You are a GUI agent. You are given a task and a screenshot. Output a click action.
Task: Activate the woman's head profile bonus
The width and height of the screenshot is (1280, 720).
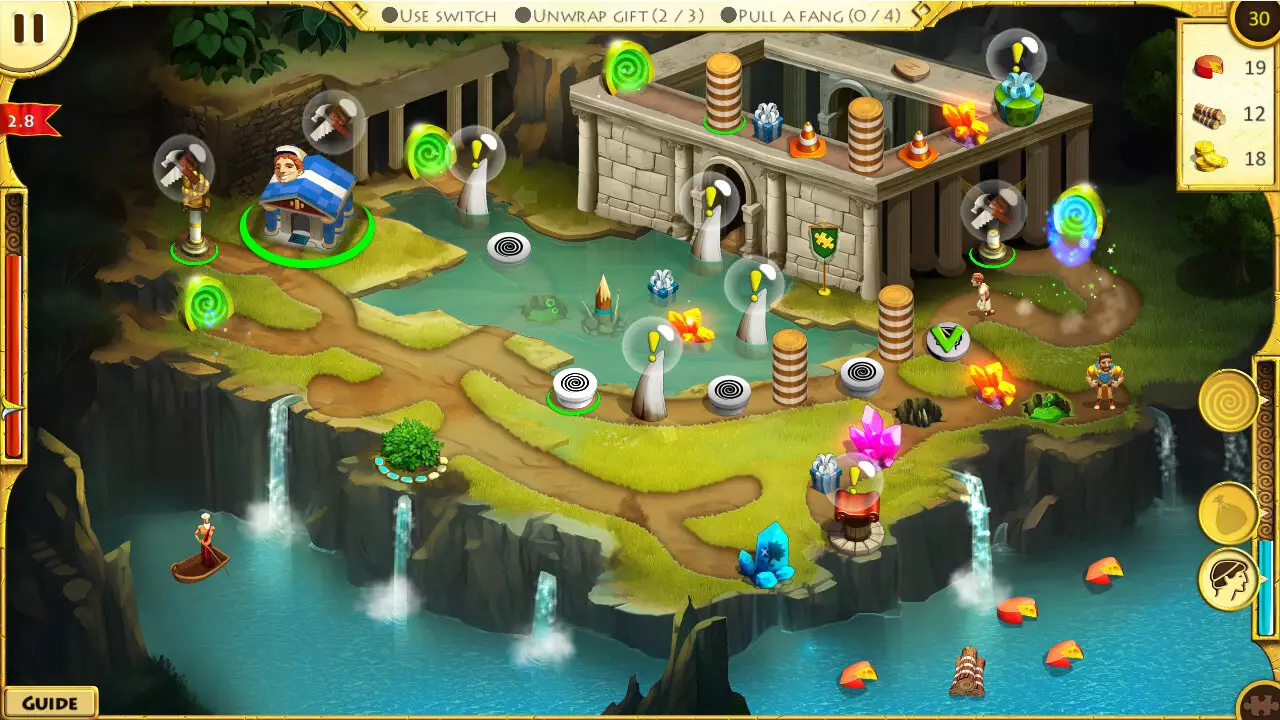pyautogui.click(x=1228, y=580)
